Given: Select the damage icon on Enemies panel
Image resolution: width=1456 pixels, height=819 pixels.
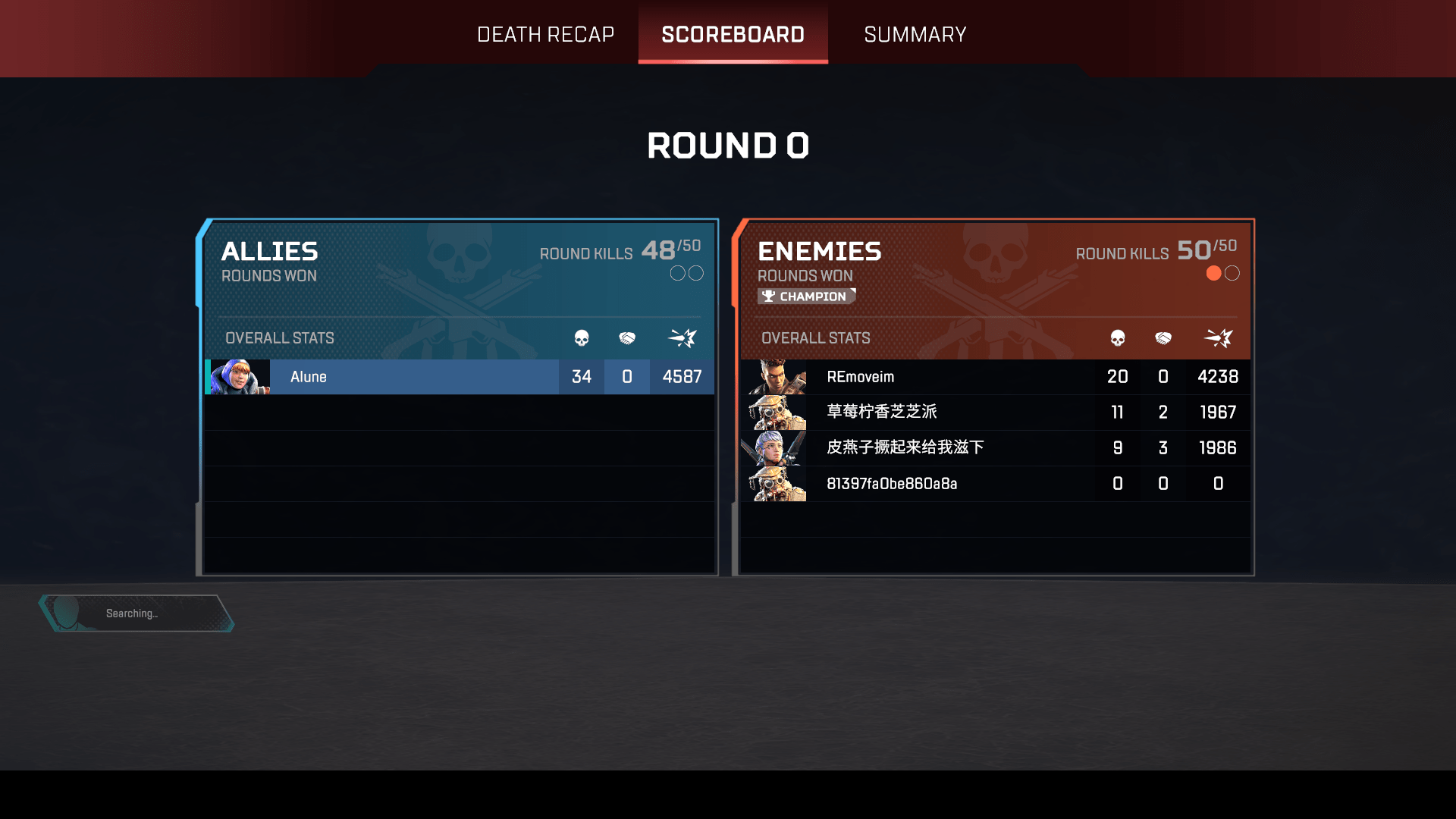Looking at the screenshot, I should pyautogui.click(x=1217, y=339).
